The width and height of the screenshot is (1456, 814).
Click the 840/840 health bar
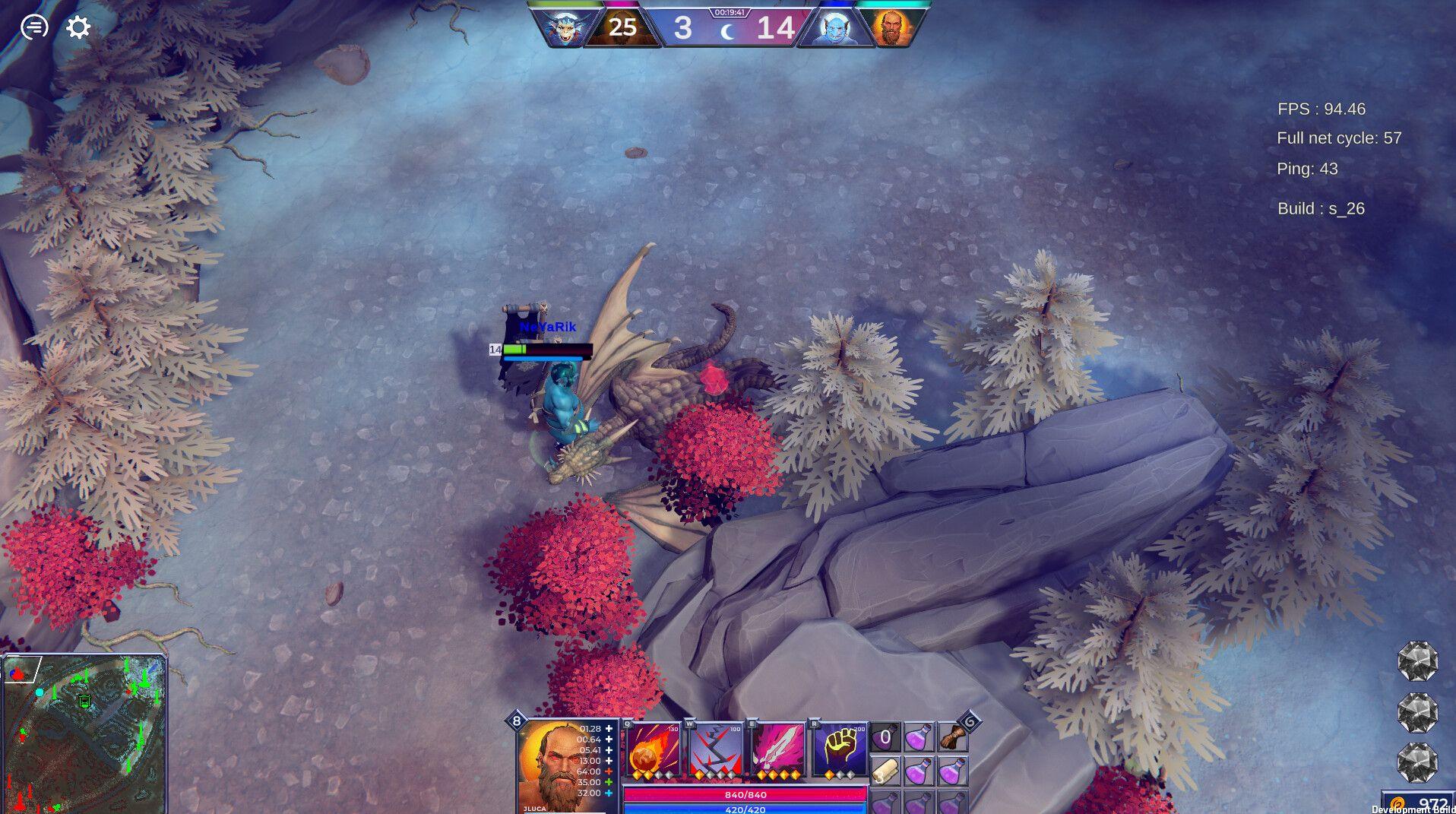click(745, 795)
